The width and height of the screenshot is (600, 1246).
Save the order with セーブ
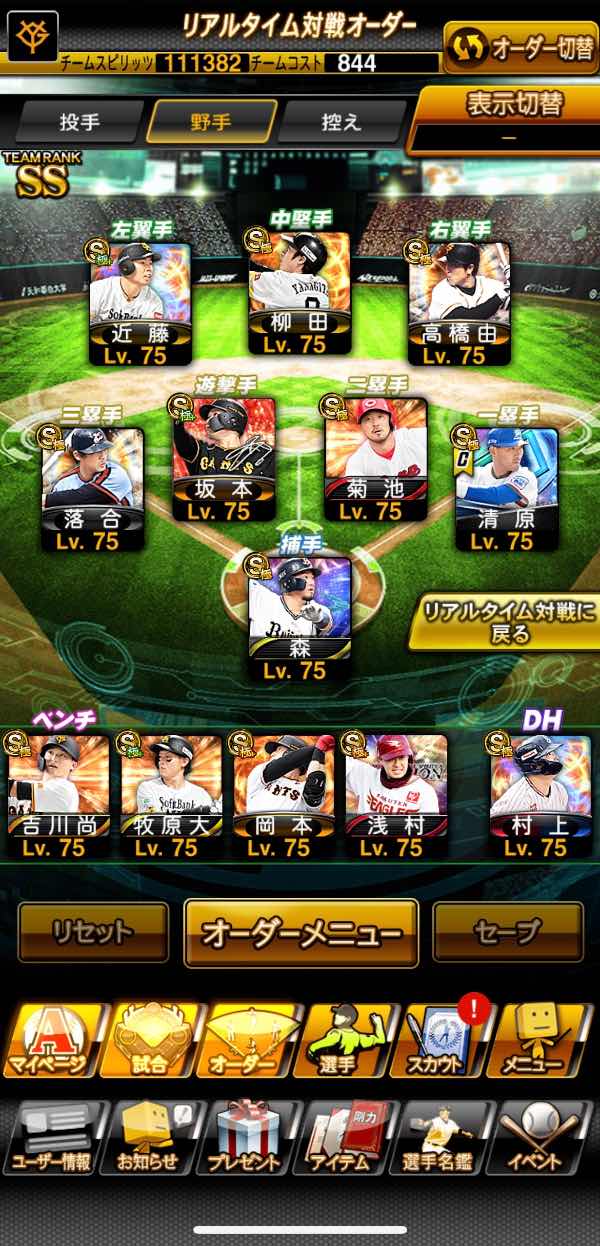pos(507,932)
